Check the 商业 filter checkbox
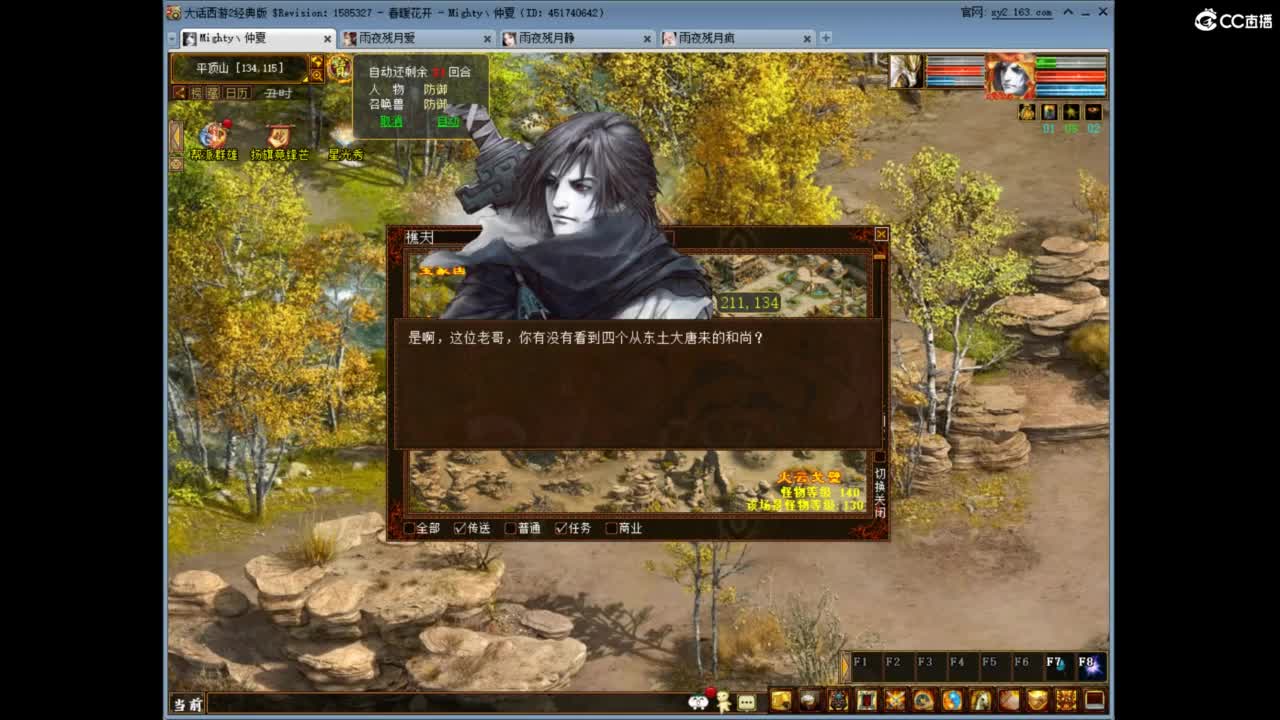Image resolution: width=1280 pixels, height=720 pixels. click(x=611, y=527)
